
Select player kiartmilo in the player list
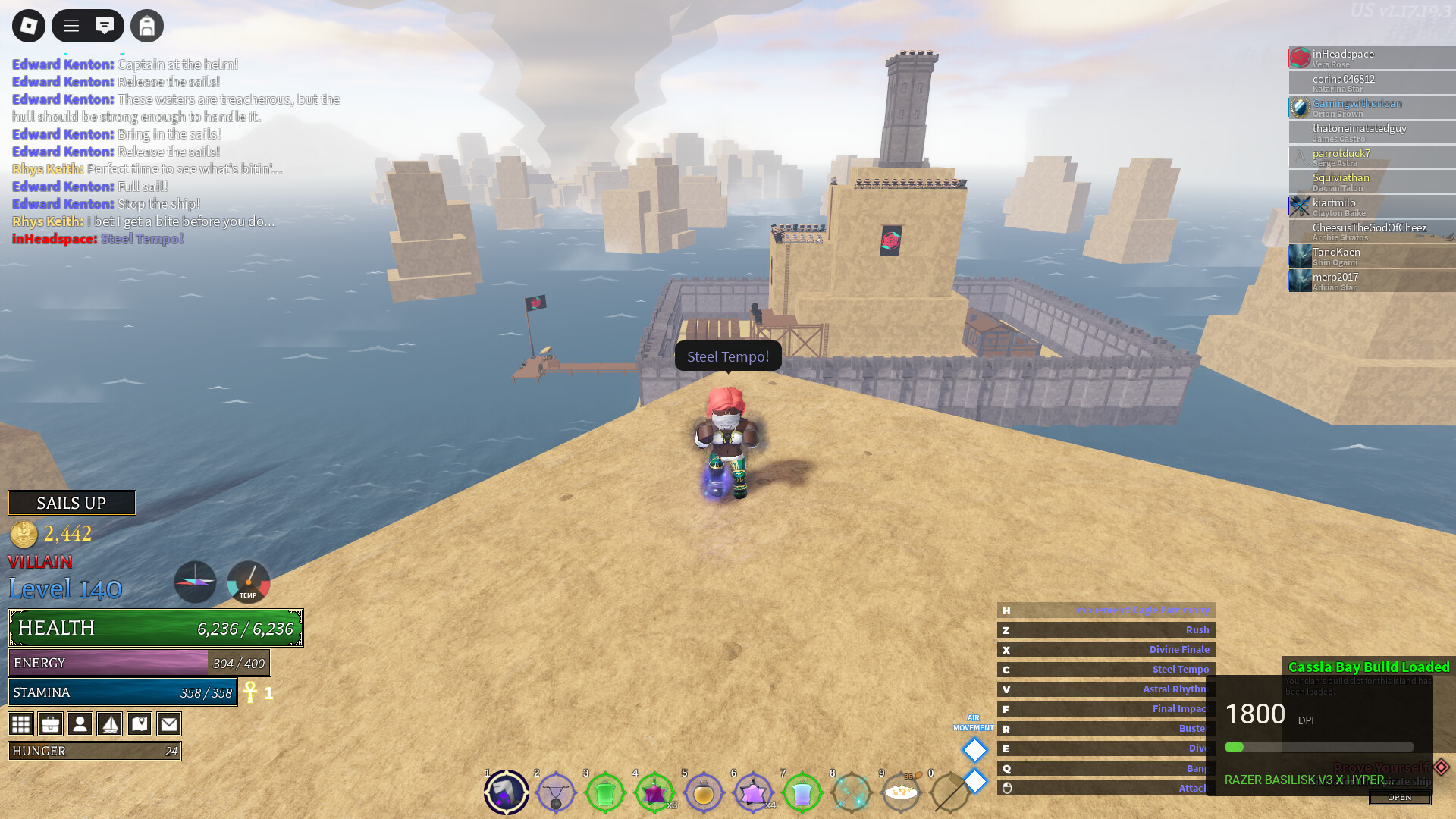coord(1371,206)
